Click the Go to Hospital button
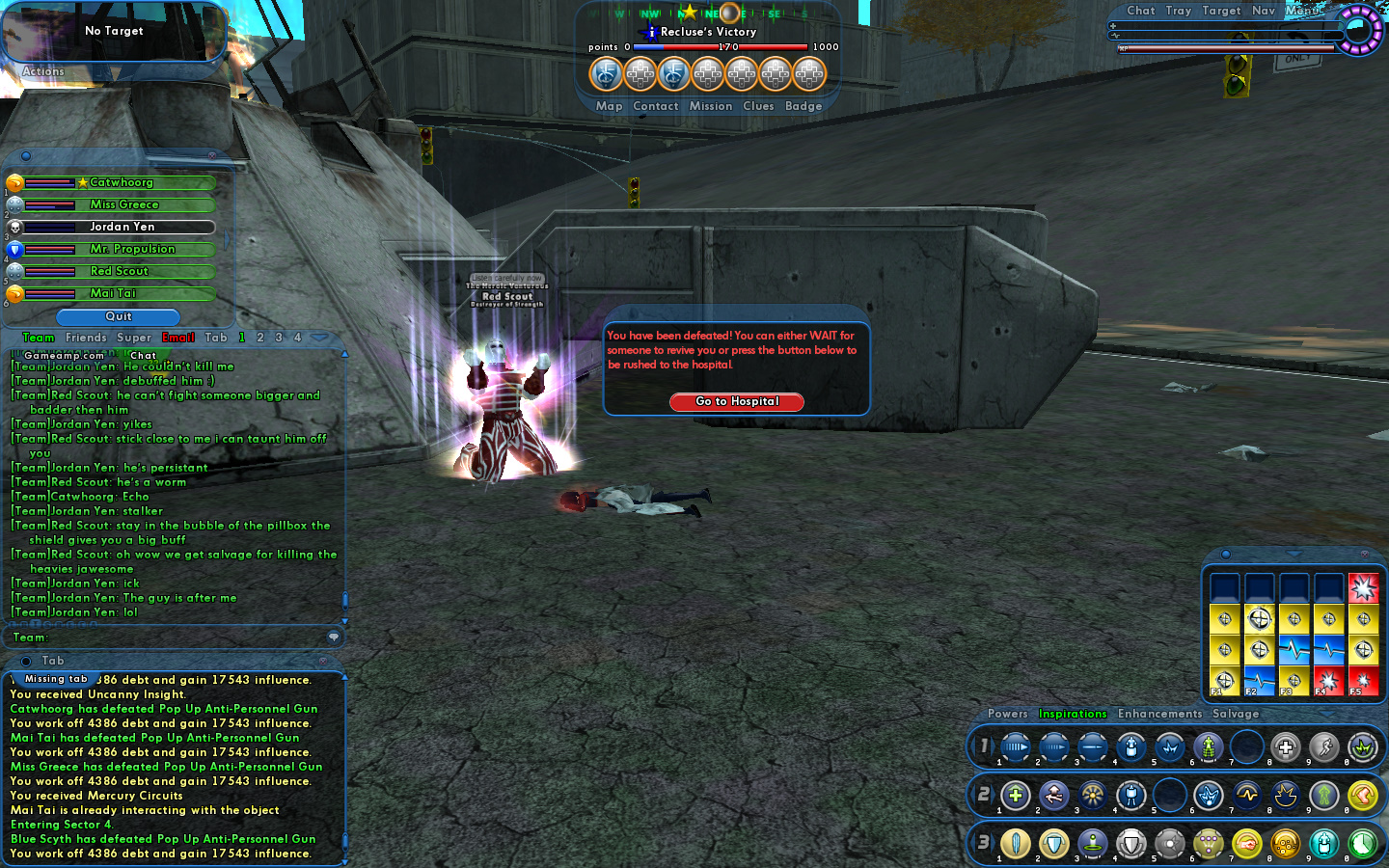 [736, 401]
